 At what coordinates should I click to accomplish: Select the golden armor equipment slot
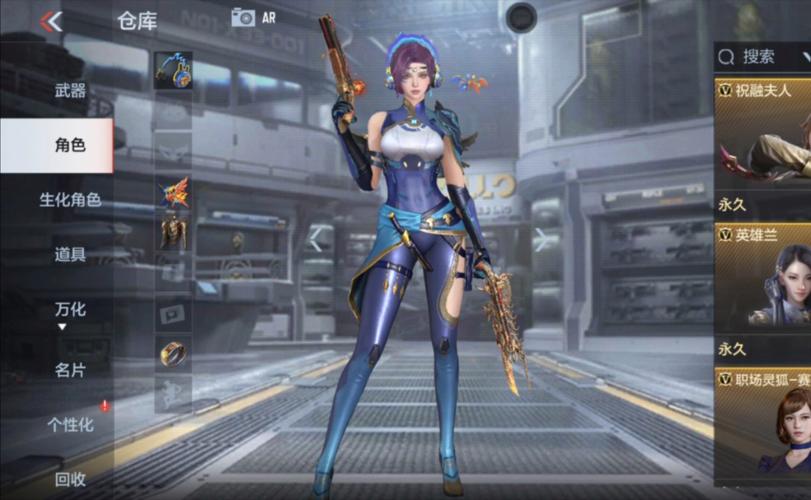tap(174, 232)
